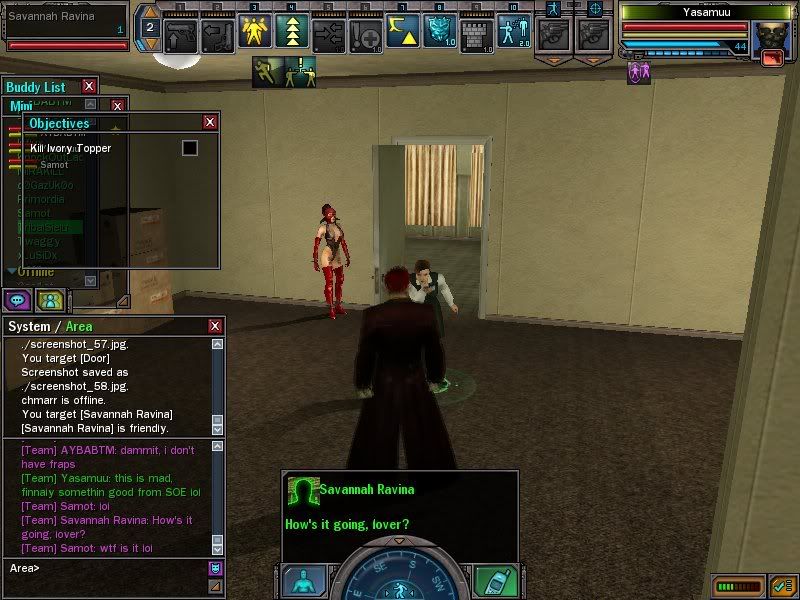Open the blue character figure button
The width and height of the screenshot is (800, 600).
point(301,581)
